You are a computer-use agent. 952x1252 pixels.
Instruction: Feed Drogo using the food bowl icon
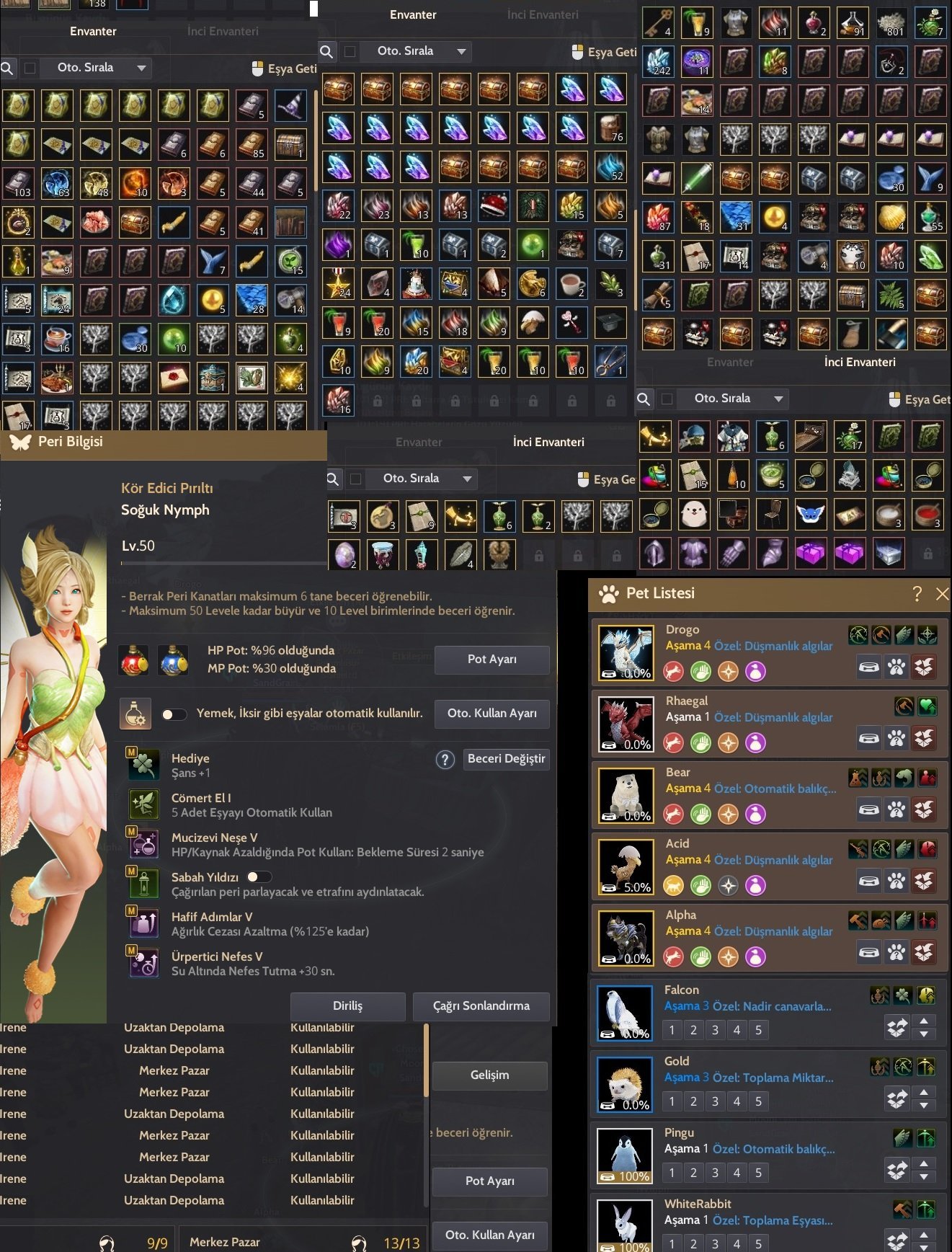point(869,667)
